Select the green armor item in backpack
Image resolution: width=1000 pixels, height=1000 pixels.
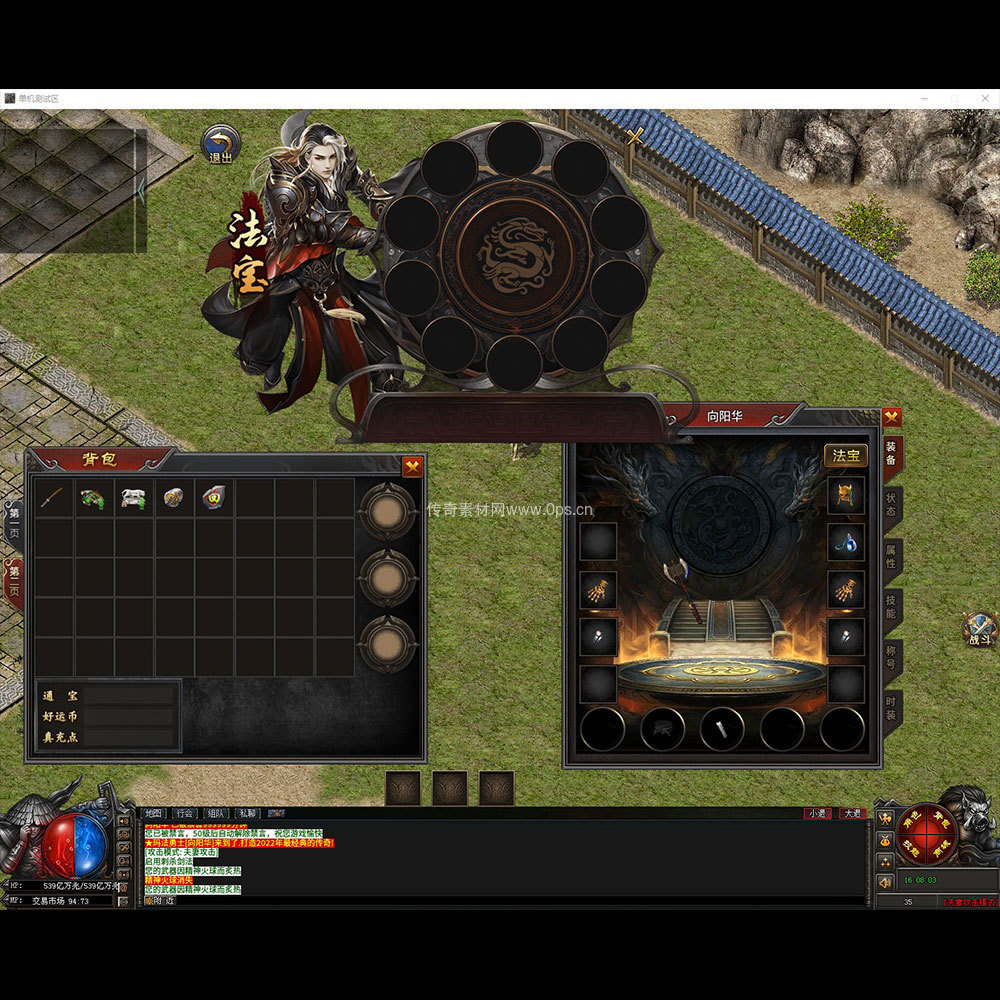click(94, 498)
